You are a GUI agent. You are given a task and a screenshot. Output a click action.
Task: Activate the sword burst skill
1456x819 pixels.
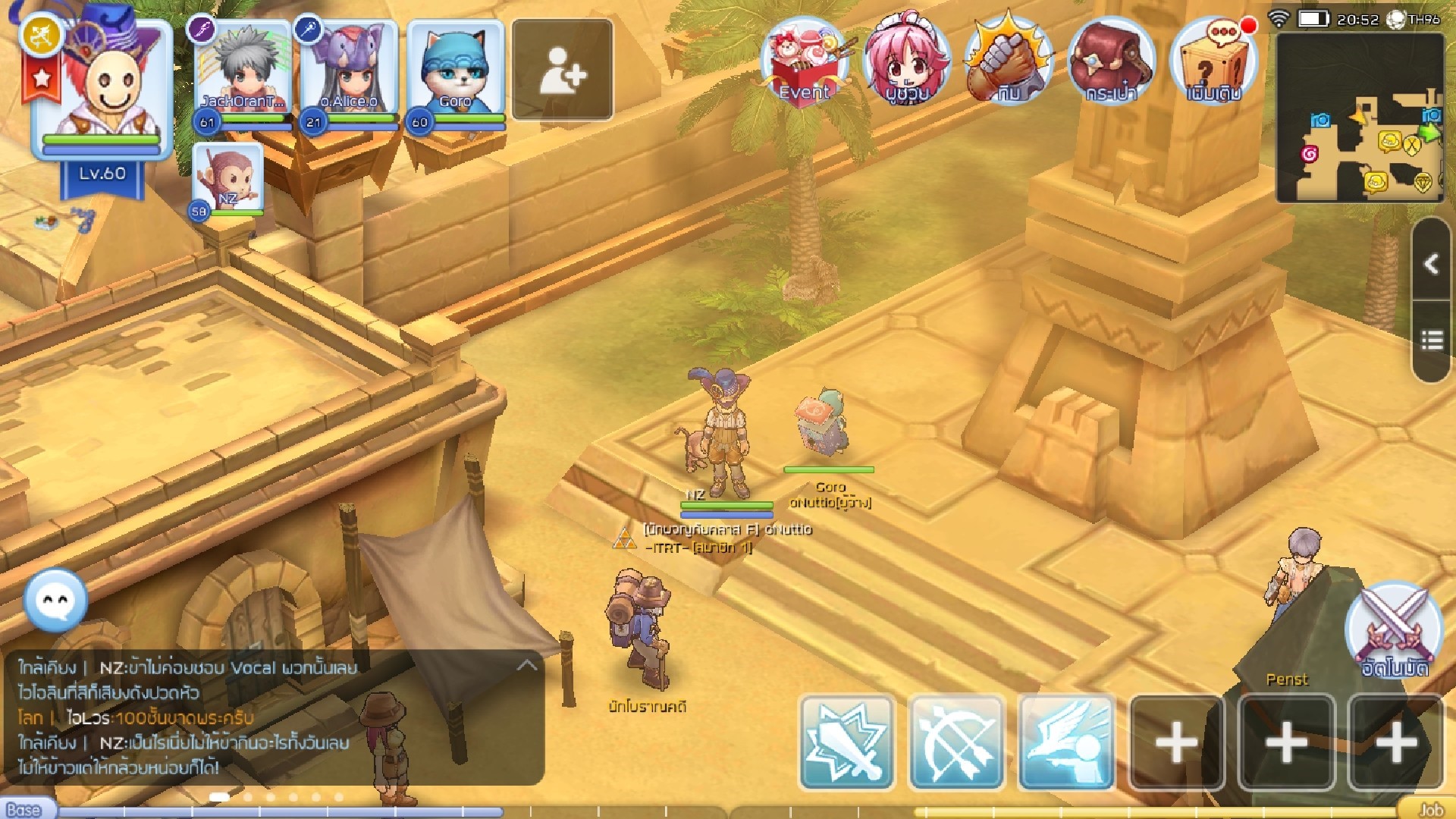point(846,742)
